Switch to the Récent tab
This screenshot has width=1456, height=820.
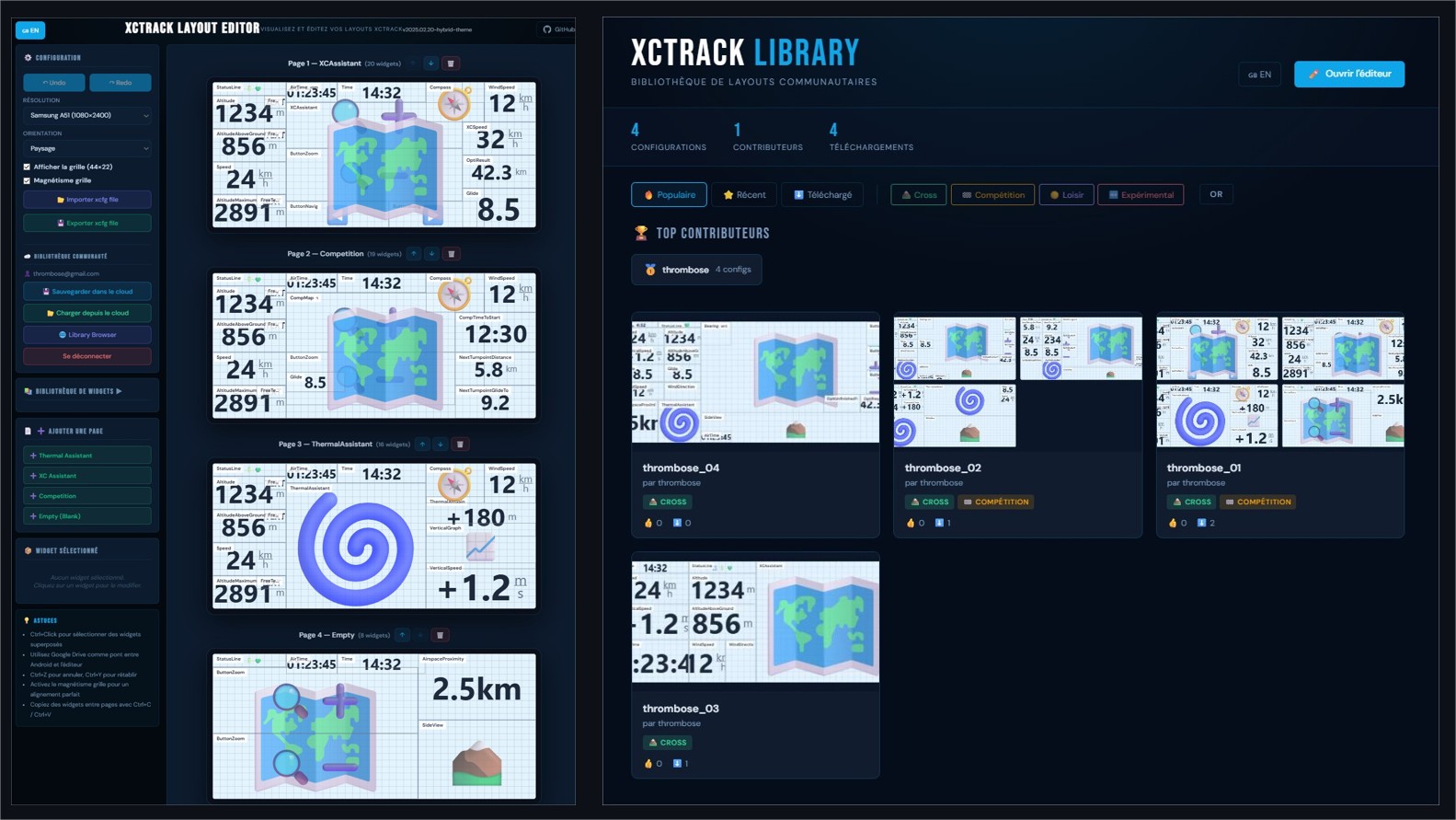coord(743,194)
